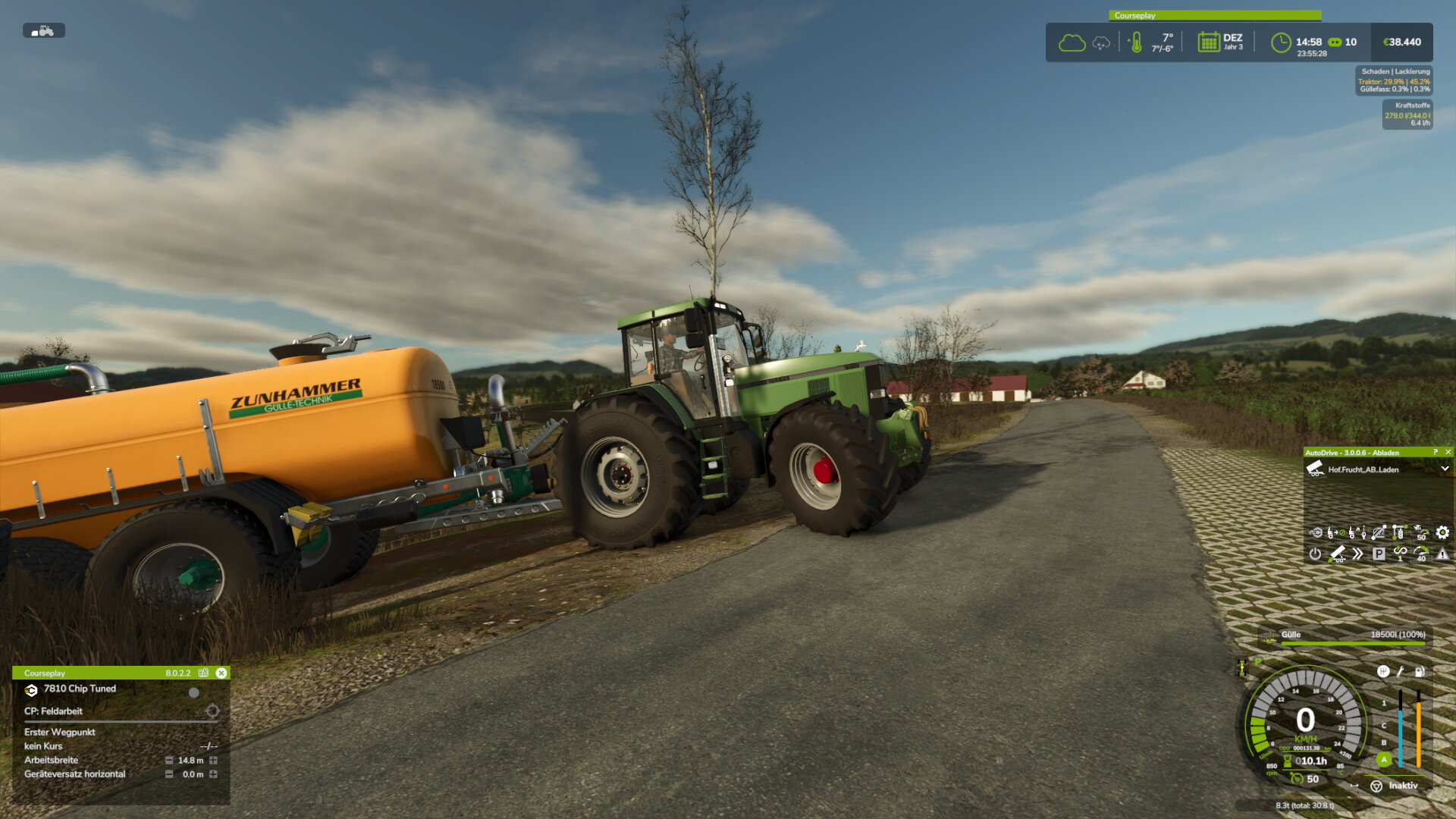
Task: Expand the Hof.Frucht..AB..Laden destination dropdown
Action: tap(1445, 469)
